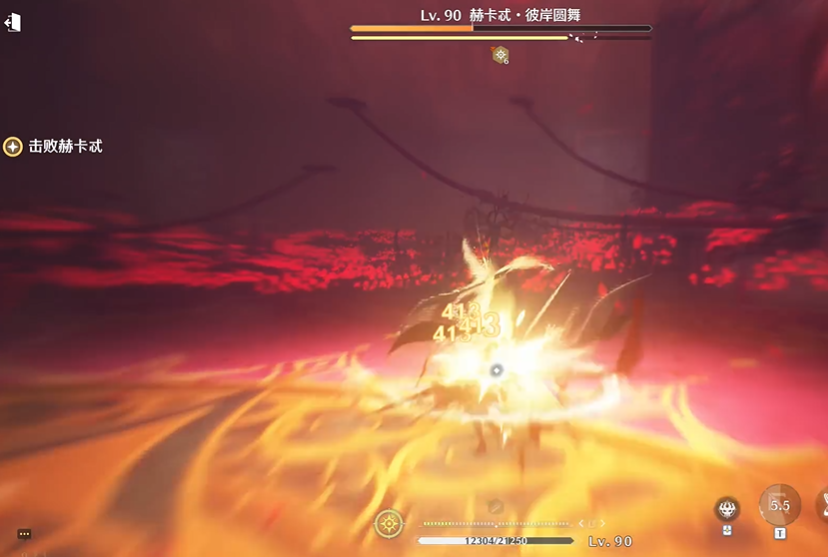Screen dimensions: 828x557
Task: Activate the flaming skull echo skill
Action: click(x=727, y=509)
